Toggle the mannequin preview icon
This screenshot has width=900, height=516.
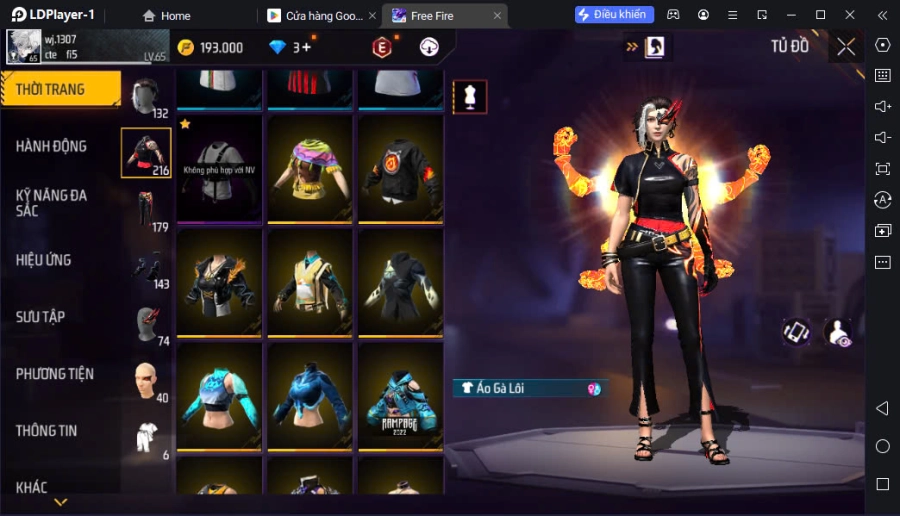point(470,96)
